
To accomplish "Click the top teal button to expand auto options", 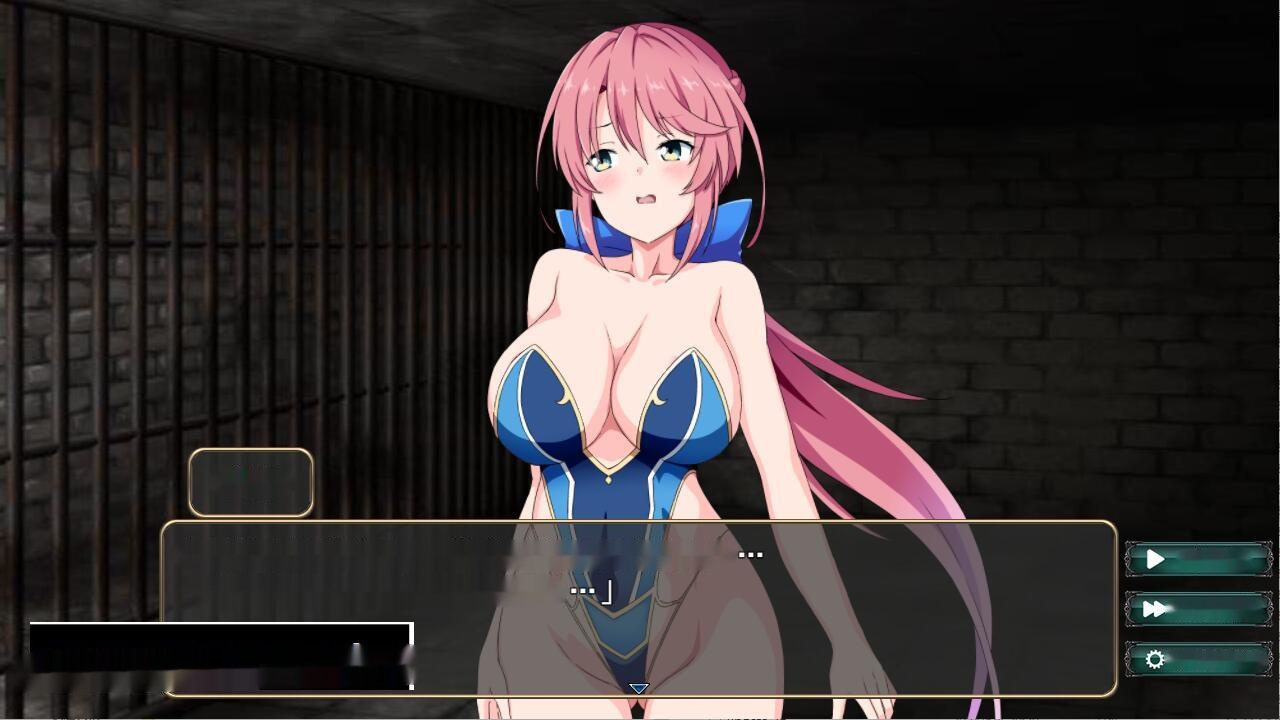I will coord(1197,560).
